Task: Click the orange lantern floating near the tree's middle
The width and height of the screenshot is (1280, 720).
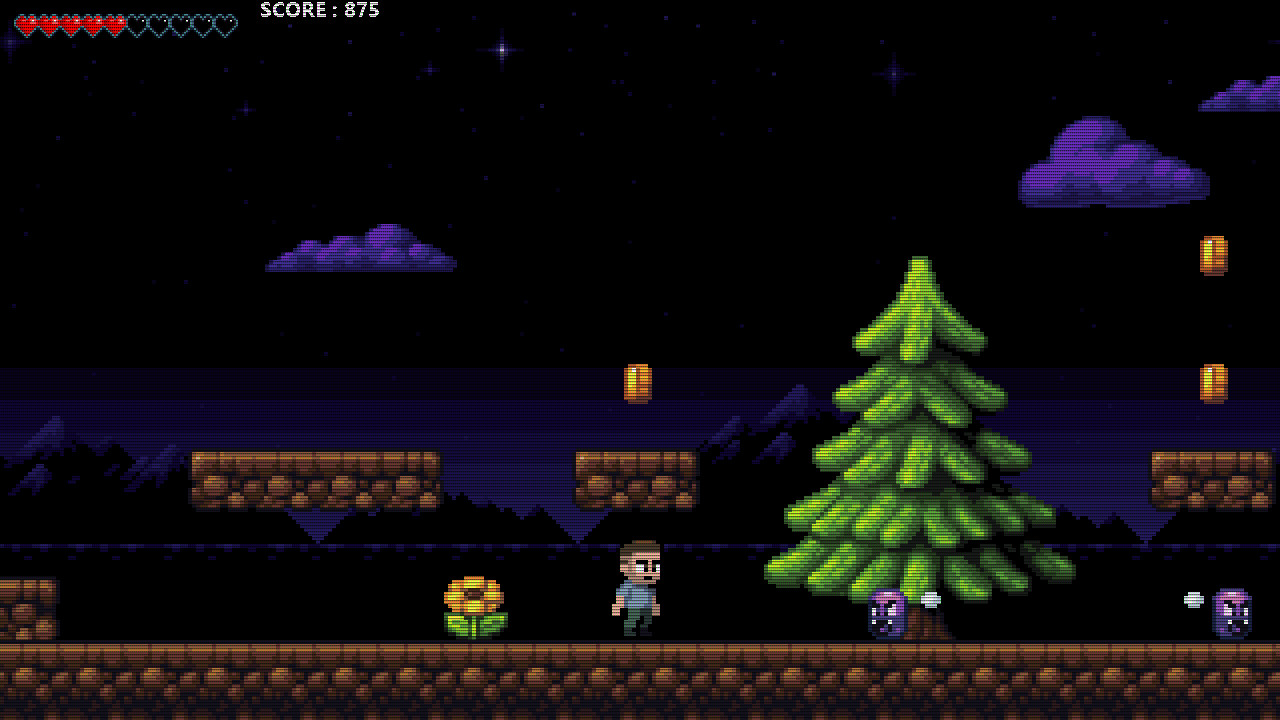Action: coord(638,384)
